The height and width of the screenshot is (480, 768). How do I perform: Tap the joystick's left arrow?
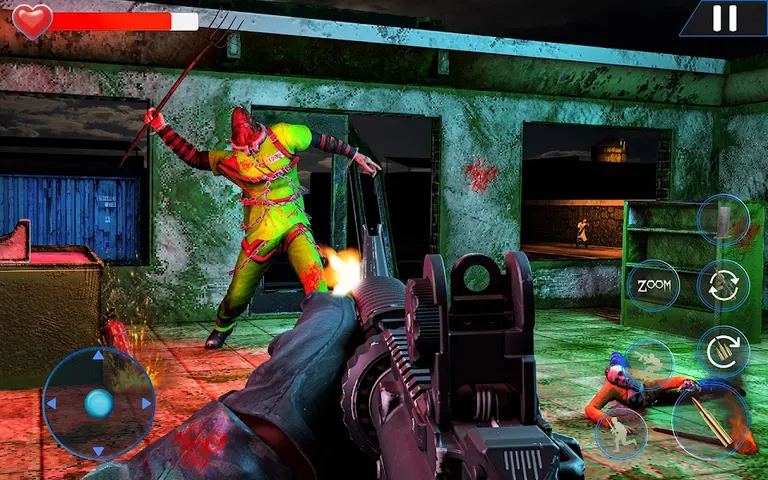point(51,403)
